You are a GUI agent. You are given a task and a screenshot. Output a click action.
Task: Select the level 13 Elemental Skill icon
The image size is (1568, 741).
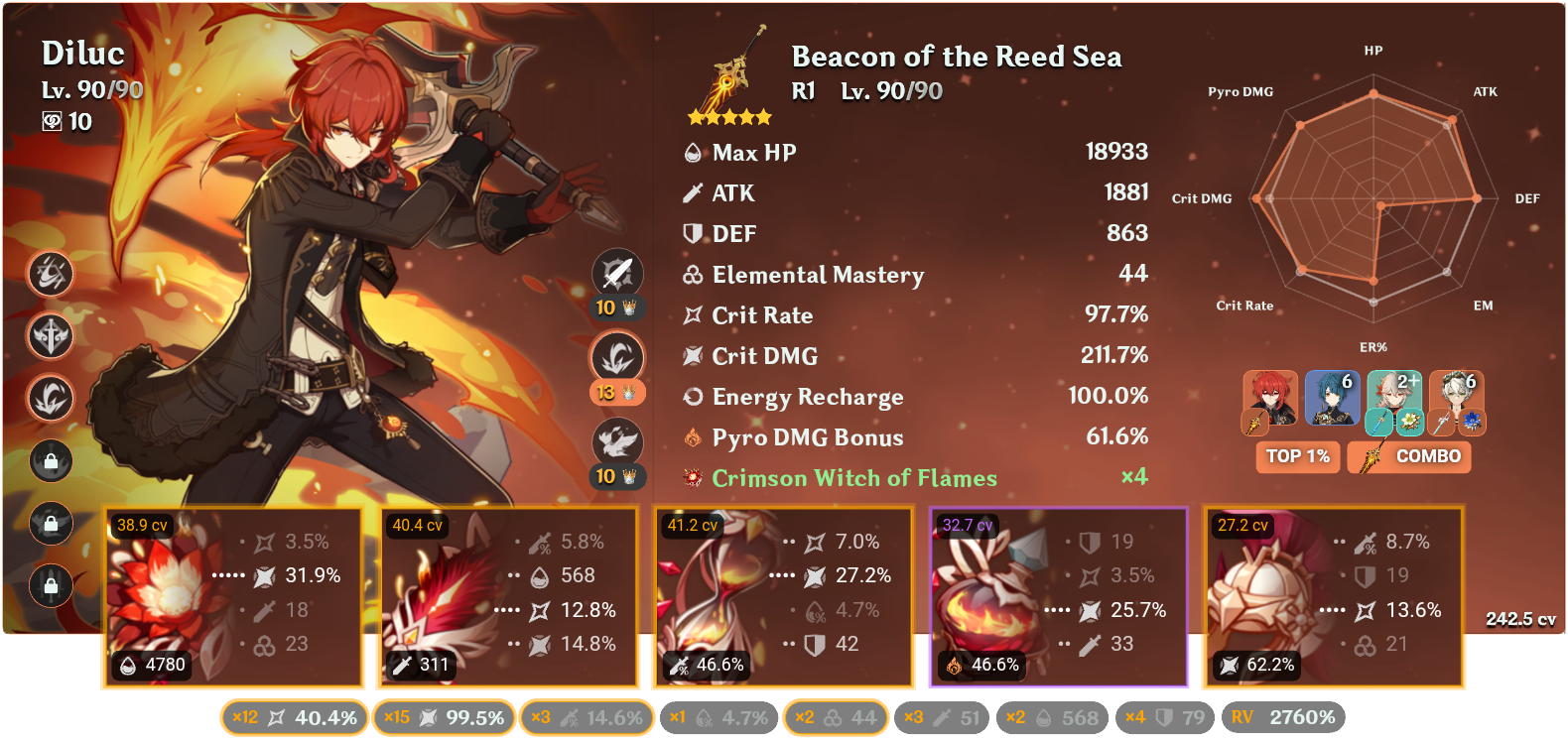click(616, 357)
